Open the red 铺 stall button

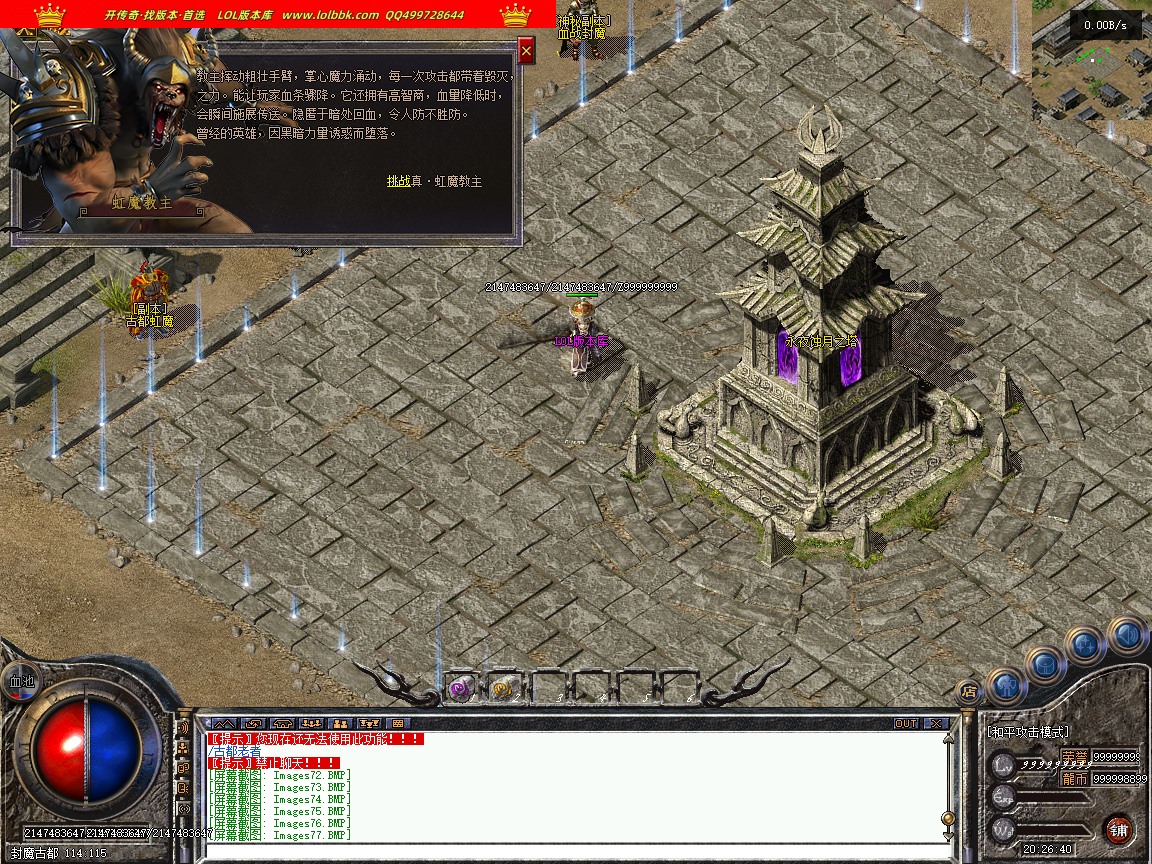(1118, 829)
